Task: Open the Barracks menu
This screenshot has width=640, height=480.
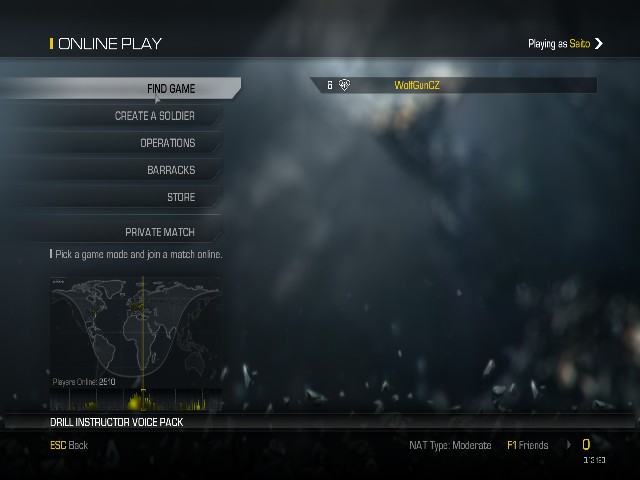Action: pos(170,170)
